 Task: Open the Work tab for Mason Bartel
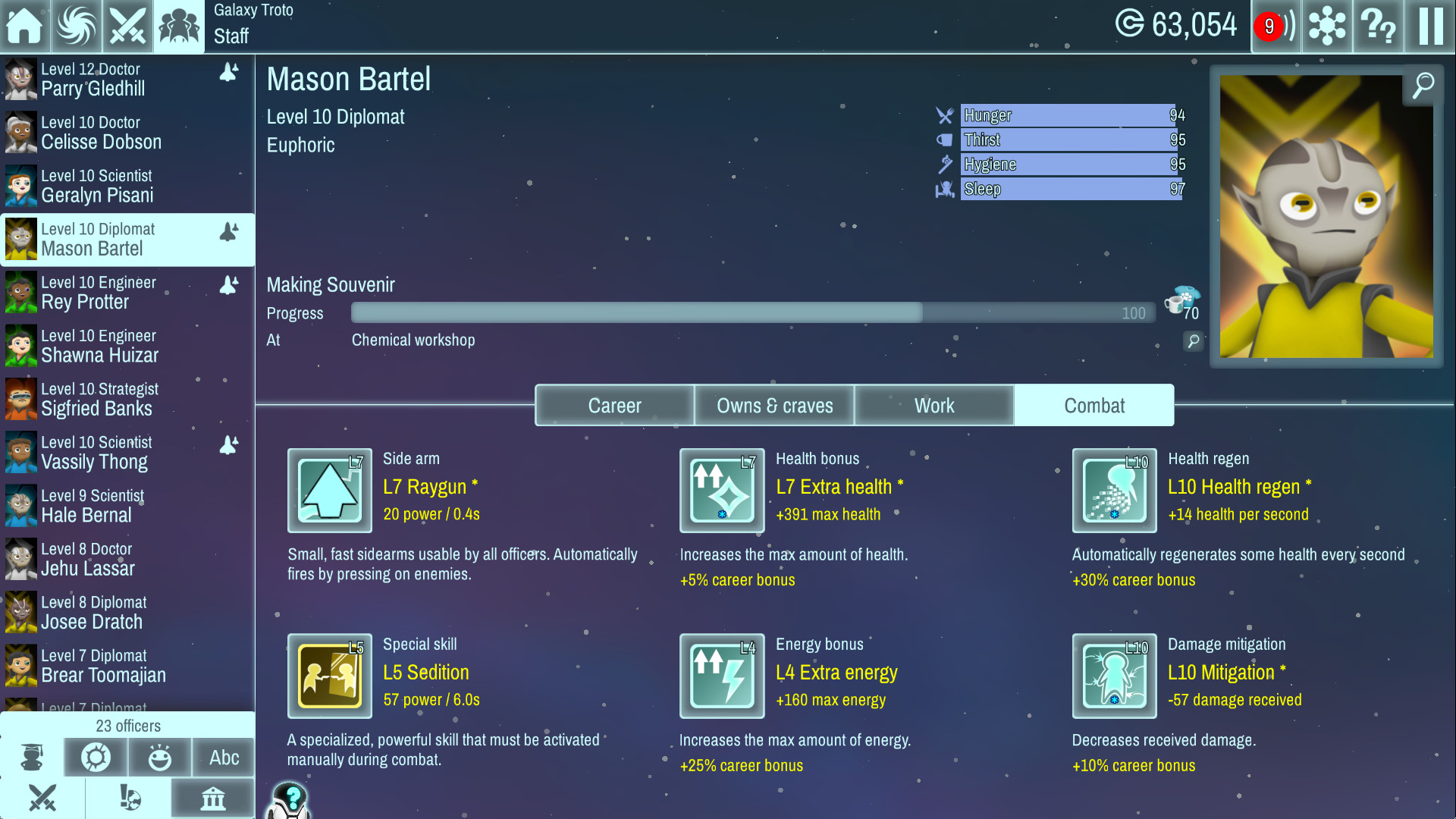click(x=934, y=405)
